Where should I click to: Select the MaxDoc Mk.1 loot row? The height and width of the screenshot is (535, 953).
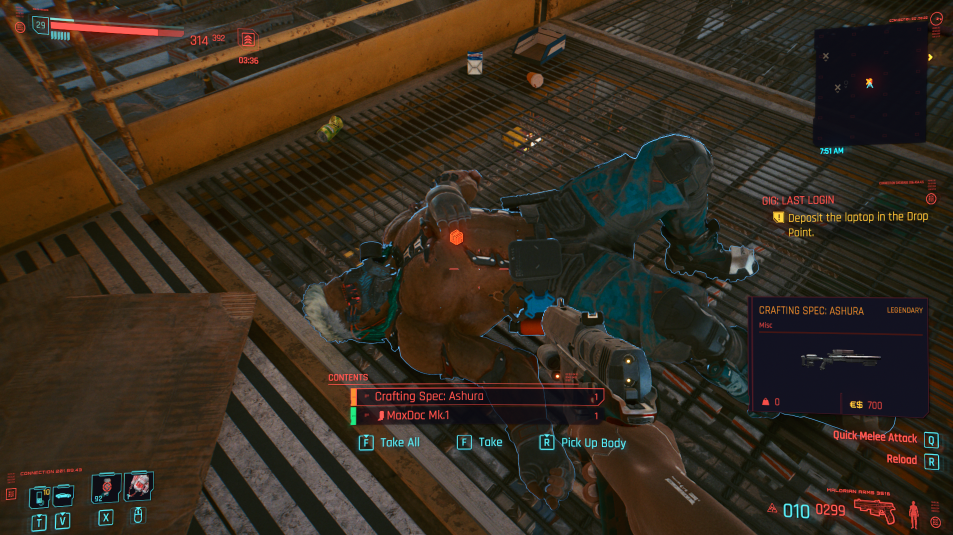pyautogui.click(x=477, y=415)
